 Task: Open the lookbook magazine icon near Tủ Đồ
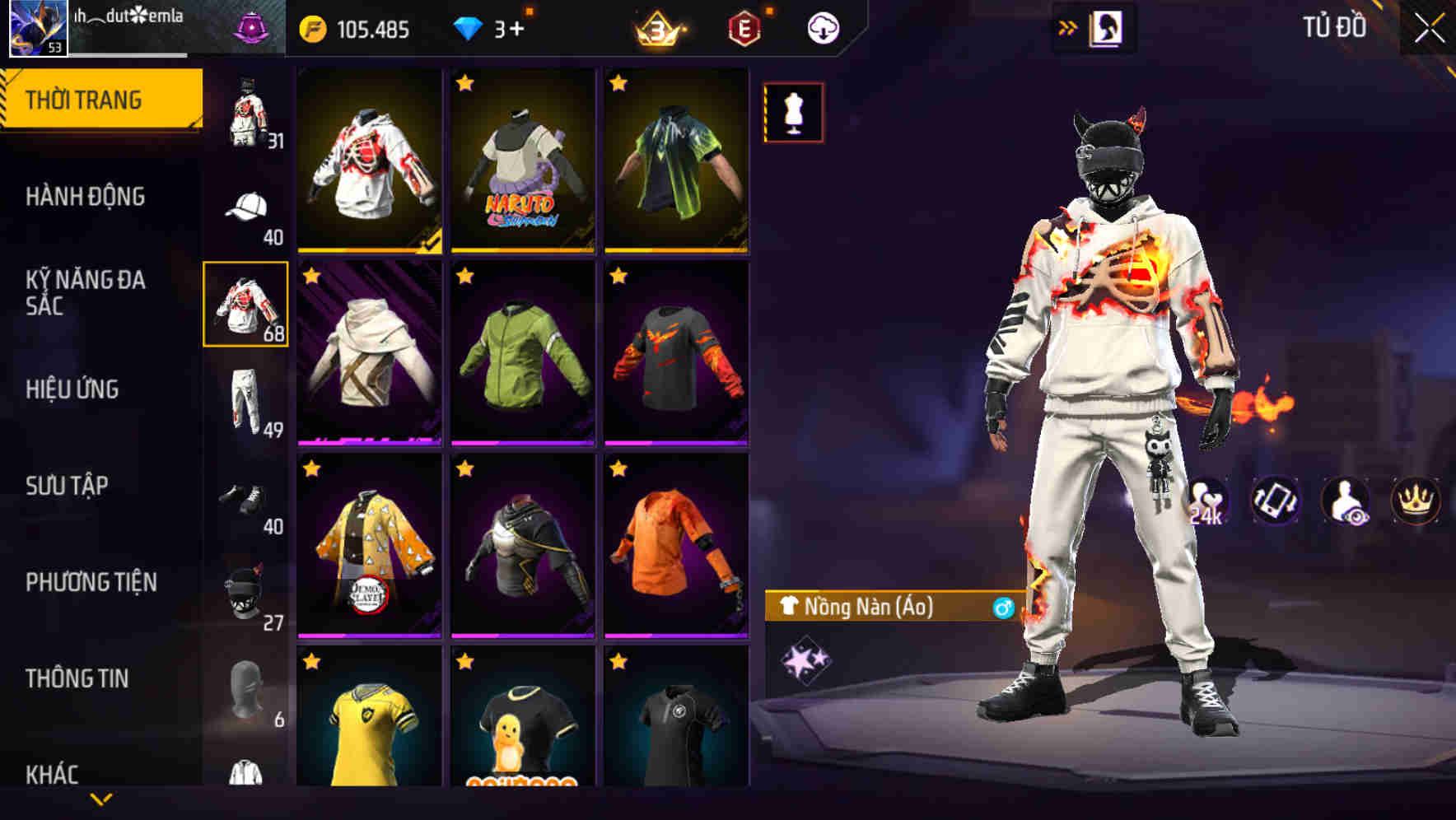(1104, 26)
